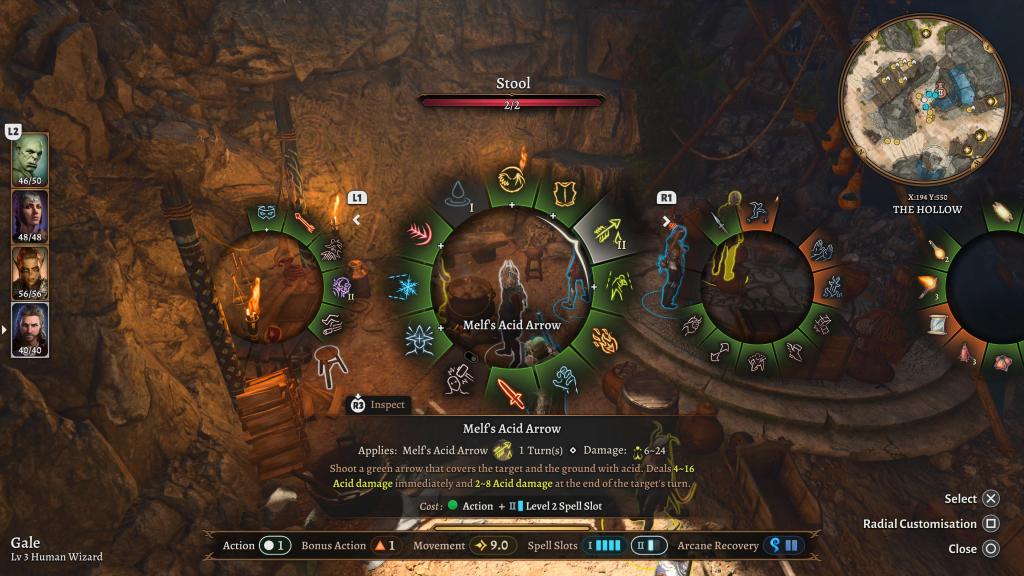Switch to the previous radial wheel arrow
This screenshot has height=576, width=1024.
point(357,219)
